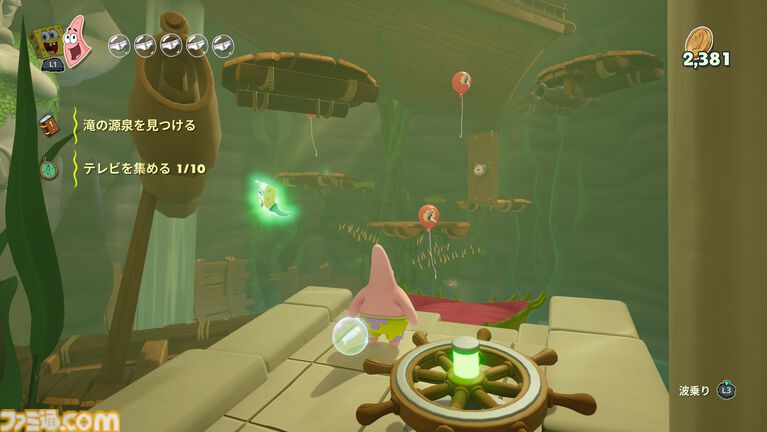767x432 pixels.
Task: Select the SpongeBob character portrait
Action: coord(46,42)
